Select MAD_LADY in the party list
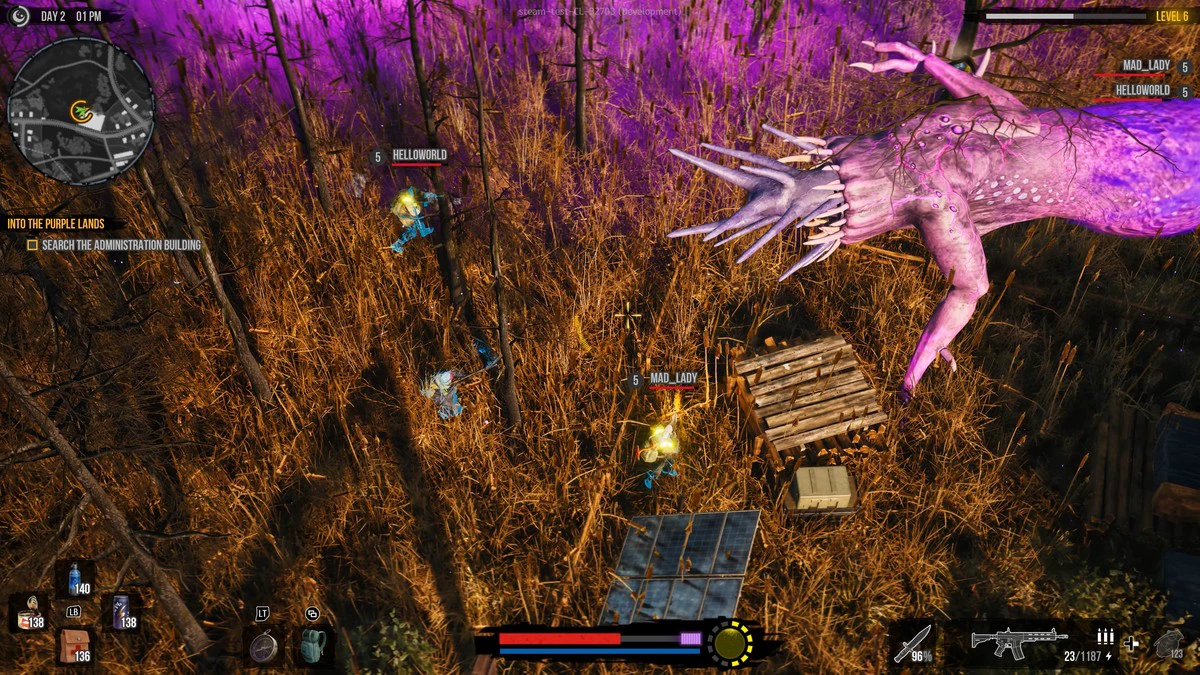Viewport: 1200px width, 675px height. click(1145, 66)
